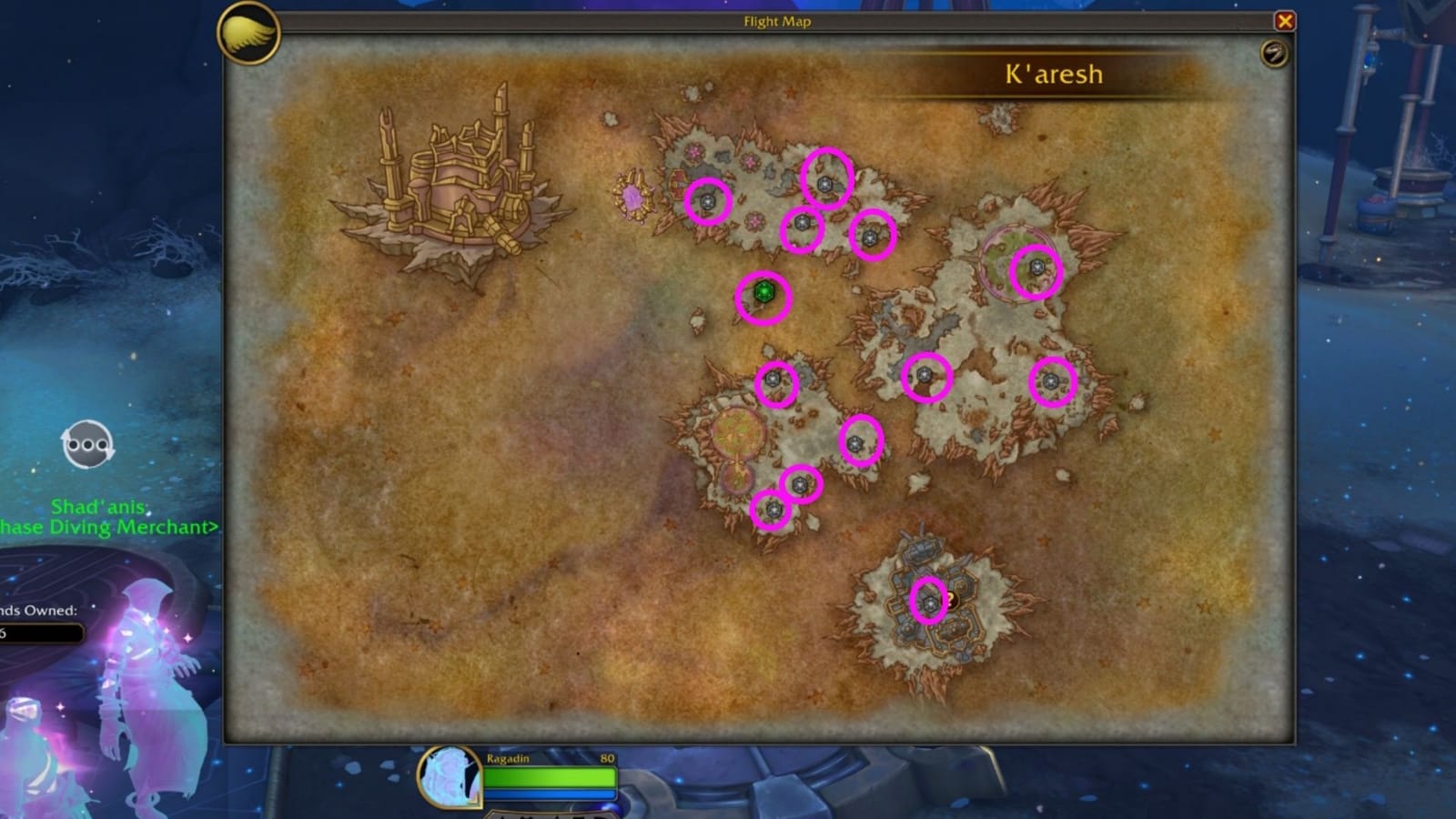Select the northernmost flight point on the top island
The height and width of the screenshot is (819, 1456).
tap(825, 187)
